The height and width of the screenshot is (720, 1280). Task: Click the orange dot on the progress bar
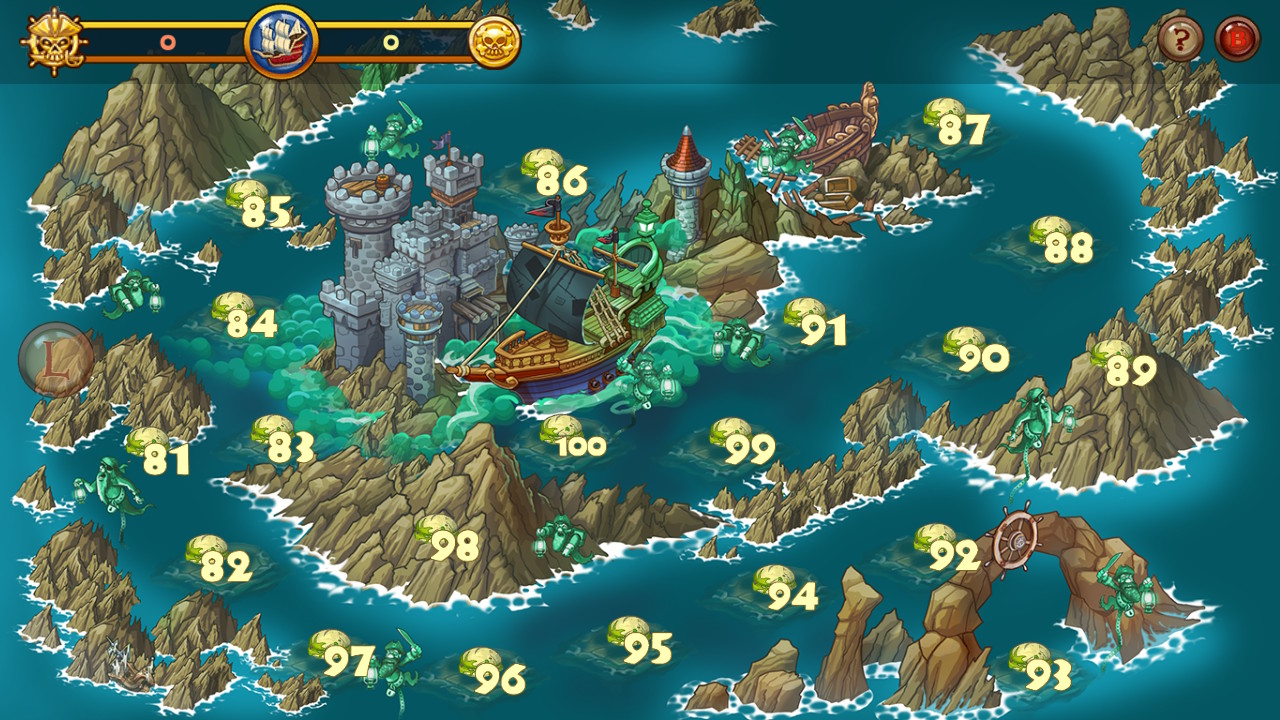point(166,41)
